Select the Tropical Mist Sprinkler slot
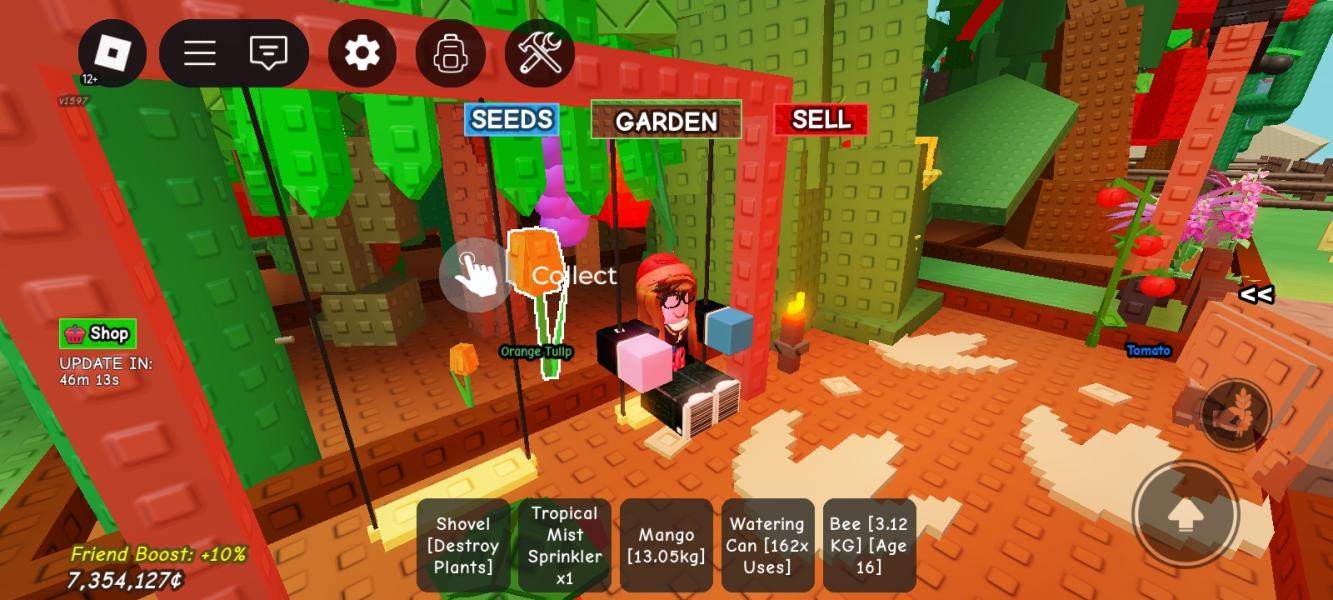Screen dimensions: 1333x600 click(564, 545)
